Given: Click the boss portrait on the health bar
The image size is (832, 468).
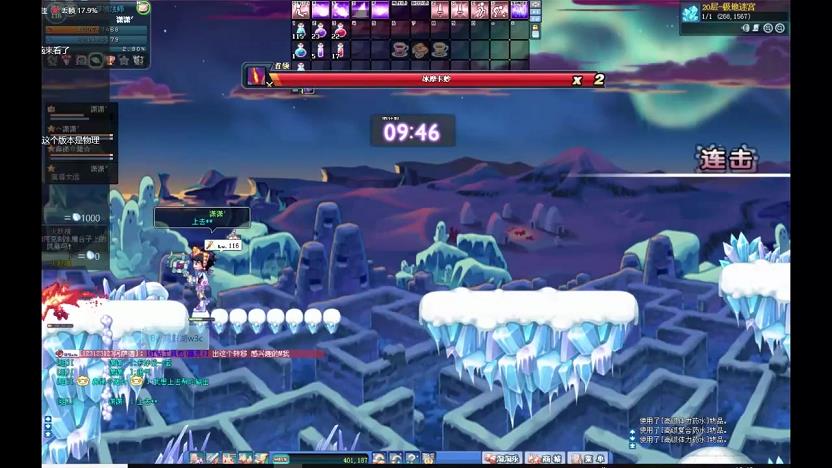Looking at the screenshot, I should point(256,76).
